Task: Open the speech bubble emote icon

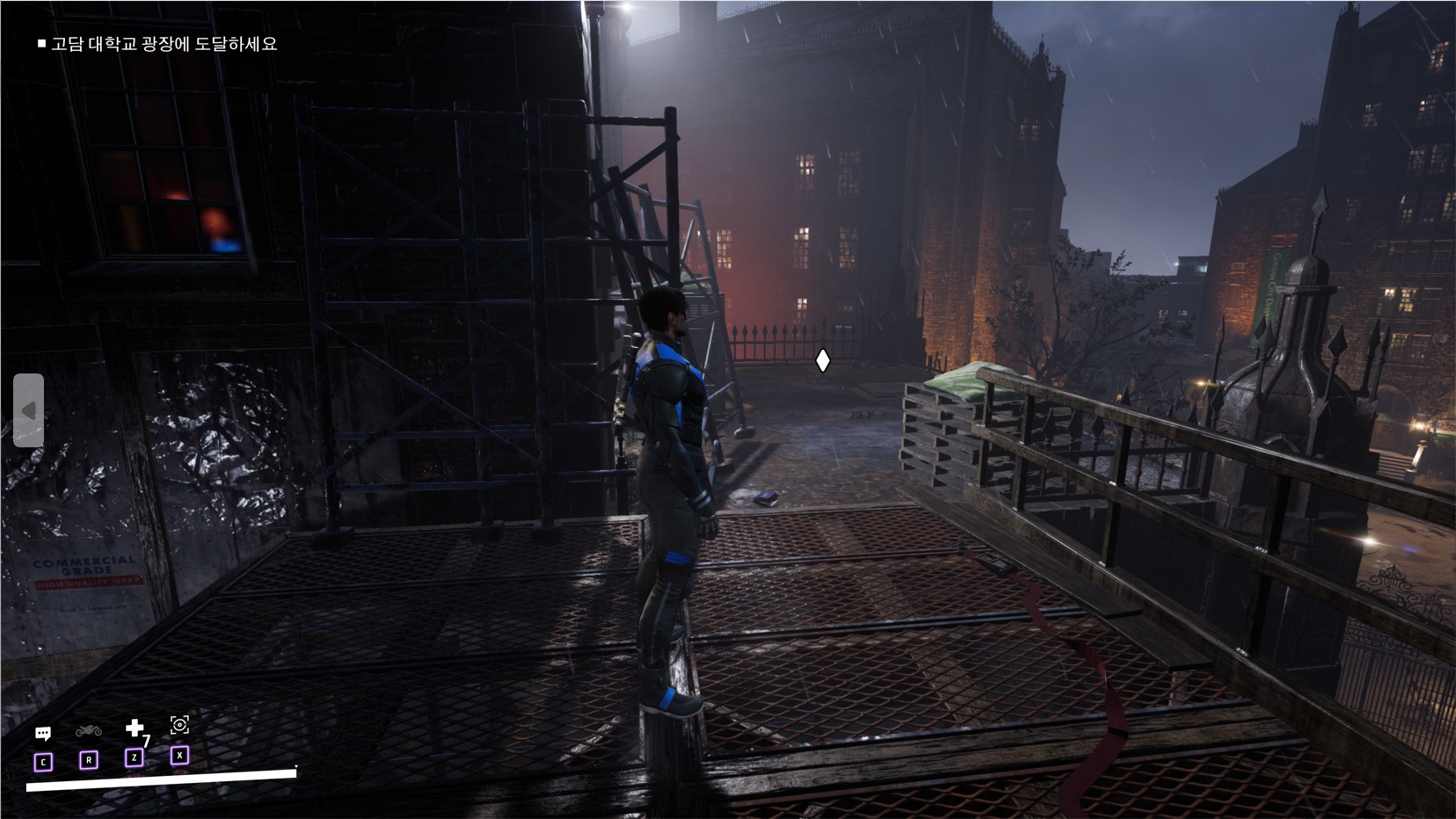Action: coord(43,734)
